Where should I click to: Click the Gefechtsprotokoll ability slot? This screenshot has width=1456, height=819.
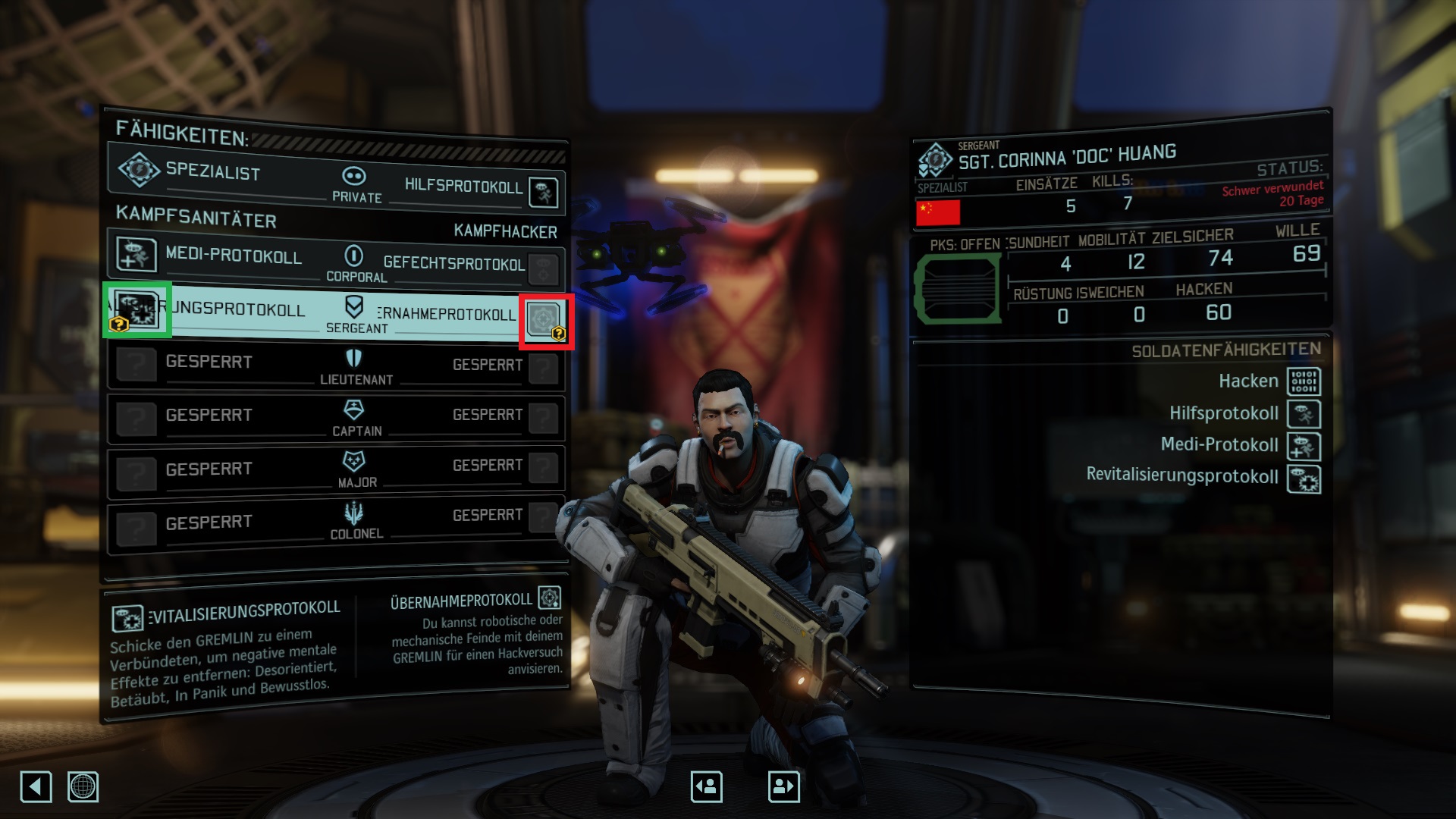coord(544,268)
